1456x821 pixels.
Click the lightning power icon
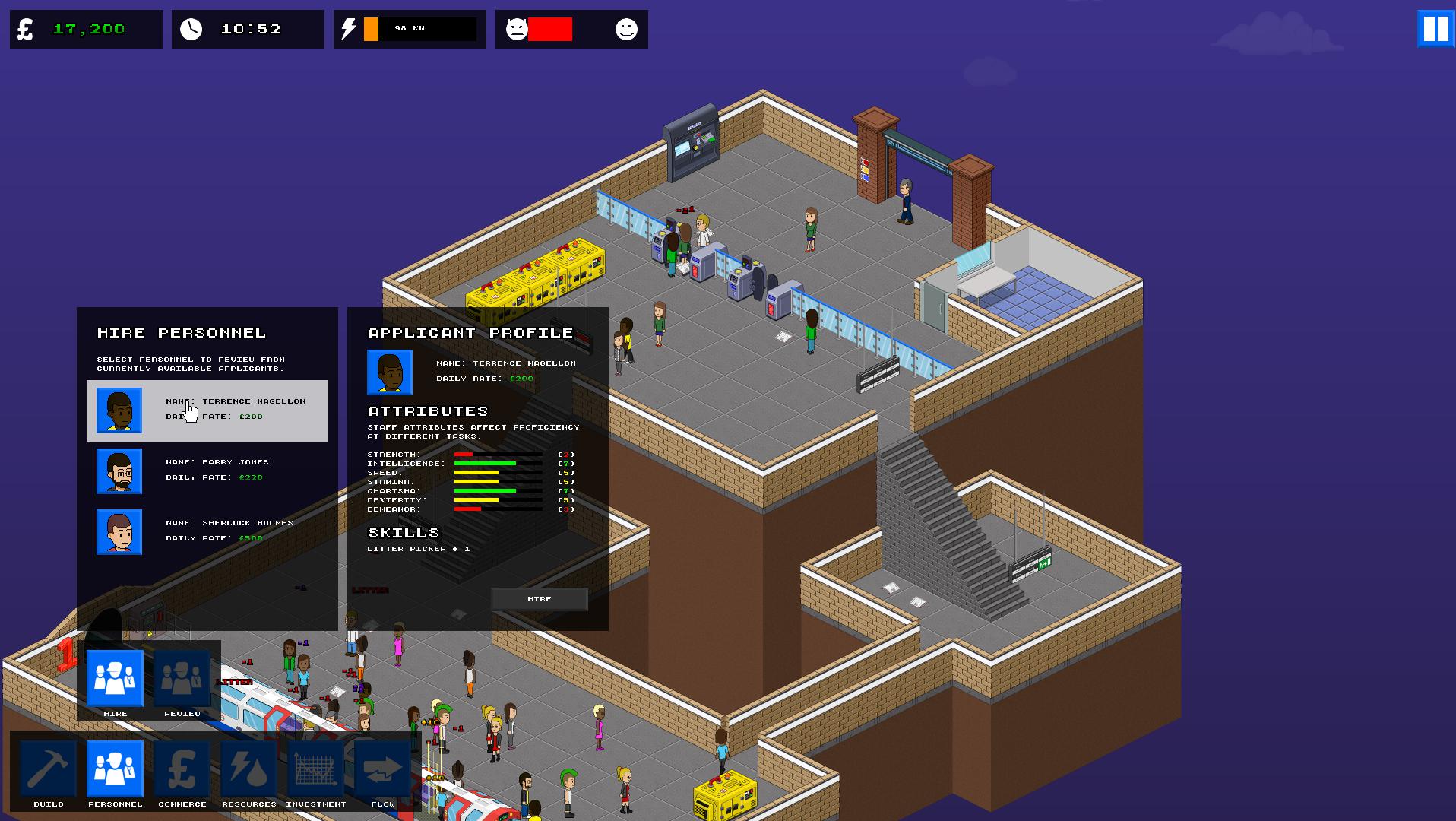click(350, 29)
